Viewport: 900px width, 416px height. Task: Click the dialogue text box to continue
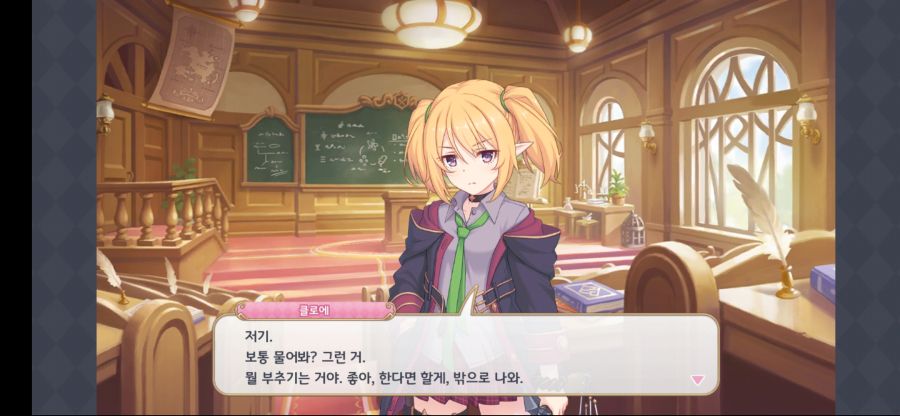point(465,354)
